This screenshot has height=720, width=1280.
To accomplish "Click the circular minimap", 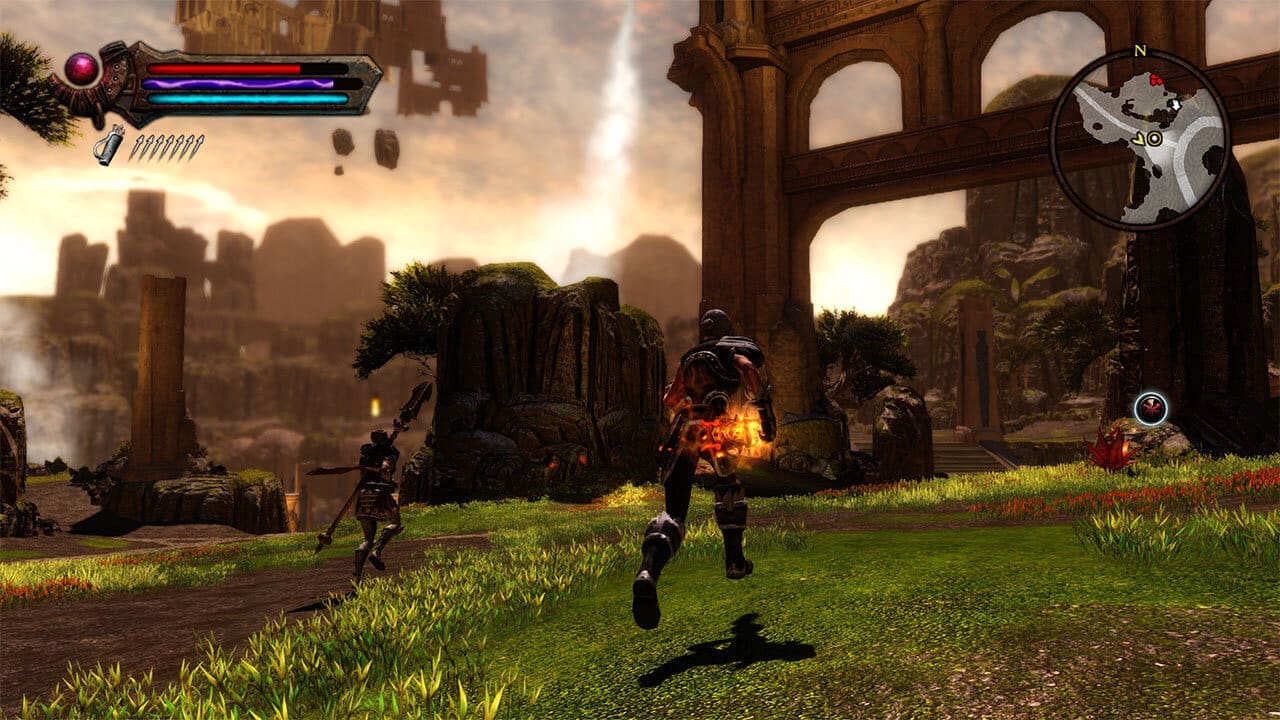I will click(1139, 140).
